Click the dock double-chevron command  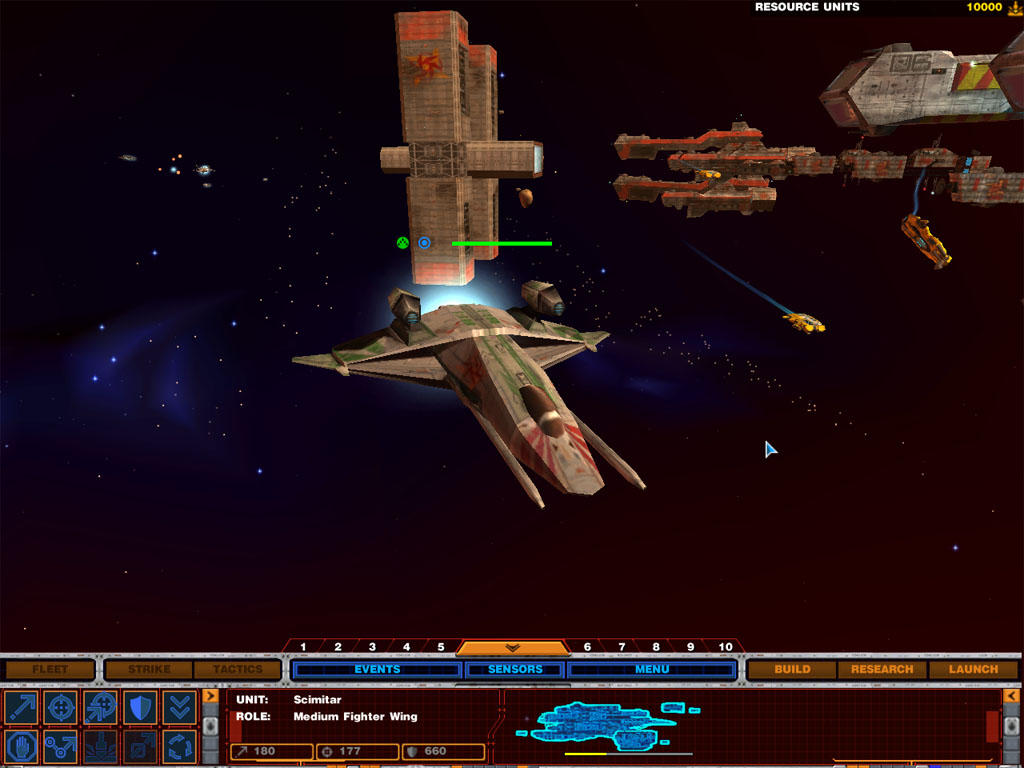pos(179,707)
